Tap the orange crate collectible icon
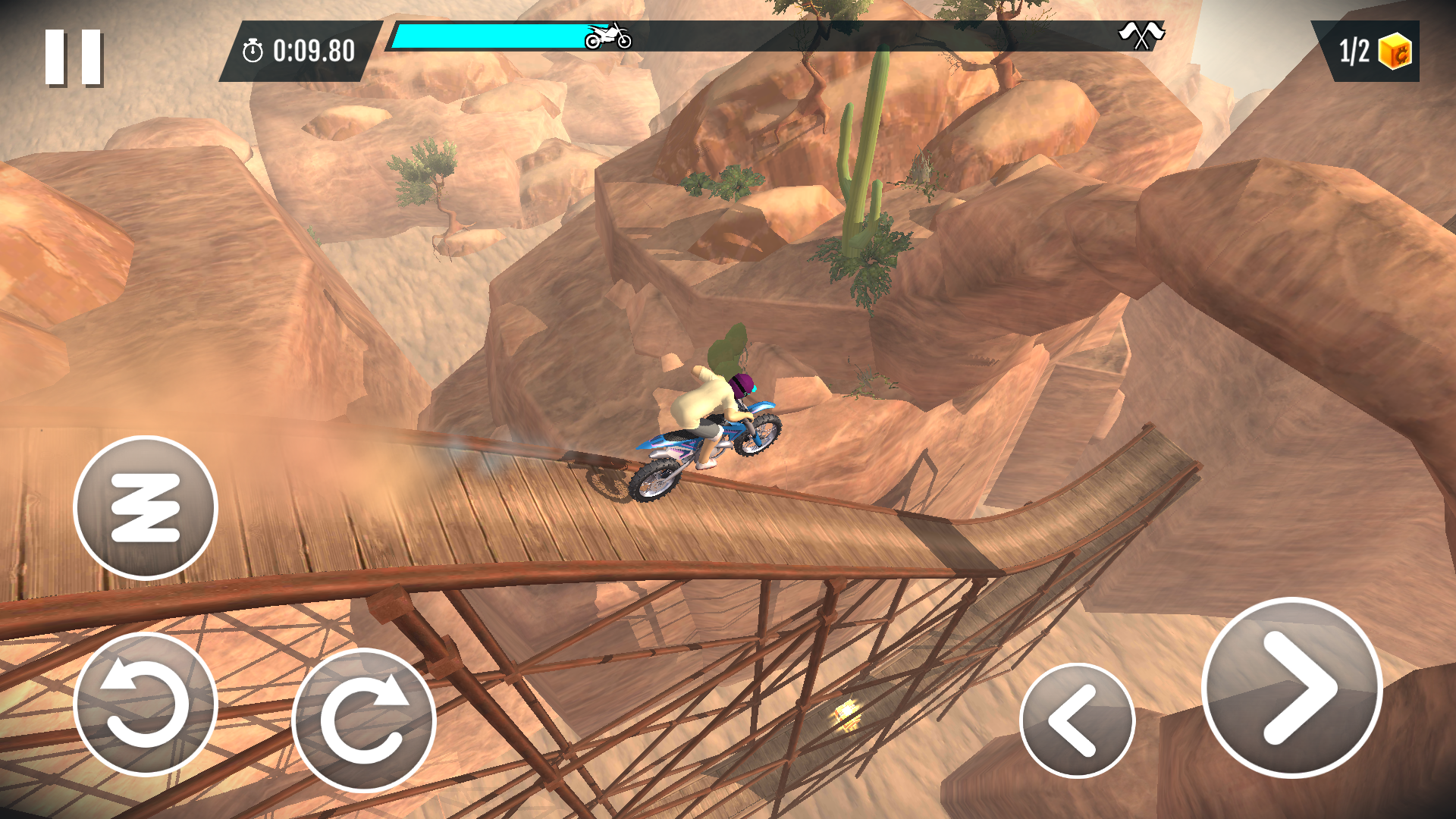The image size is (1456, 819). [1394, 50]
